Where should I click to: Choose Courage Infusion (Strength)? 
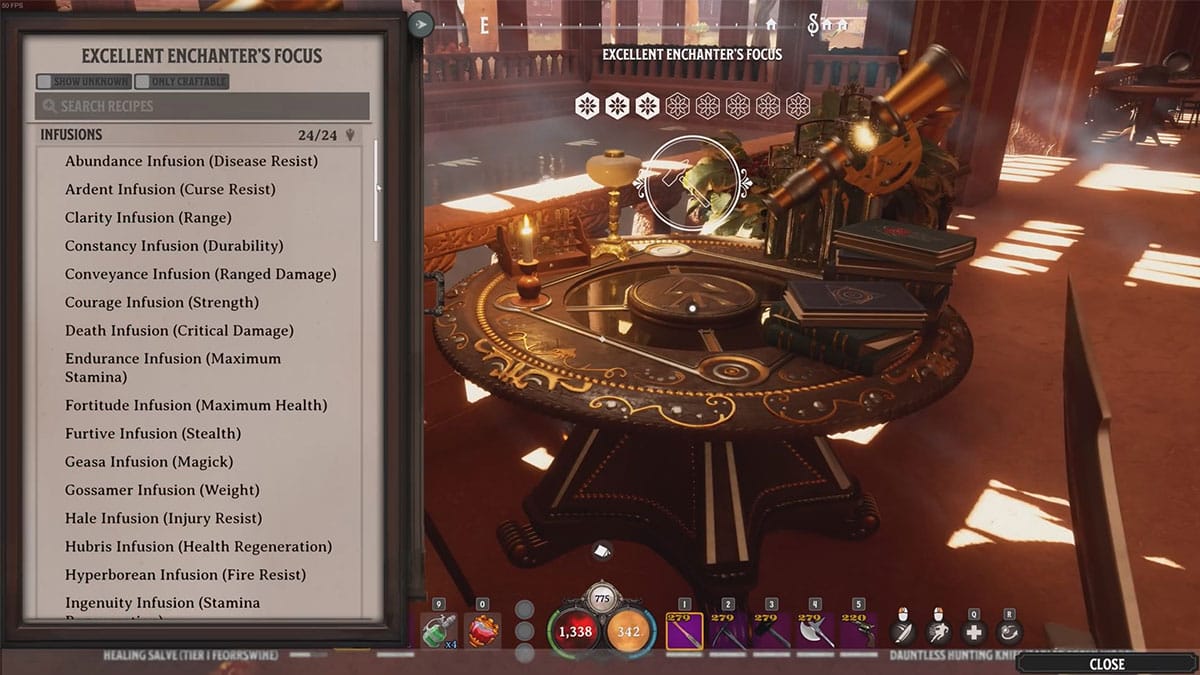(161, 302)
